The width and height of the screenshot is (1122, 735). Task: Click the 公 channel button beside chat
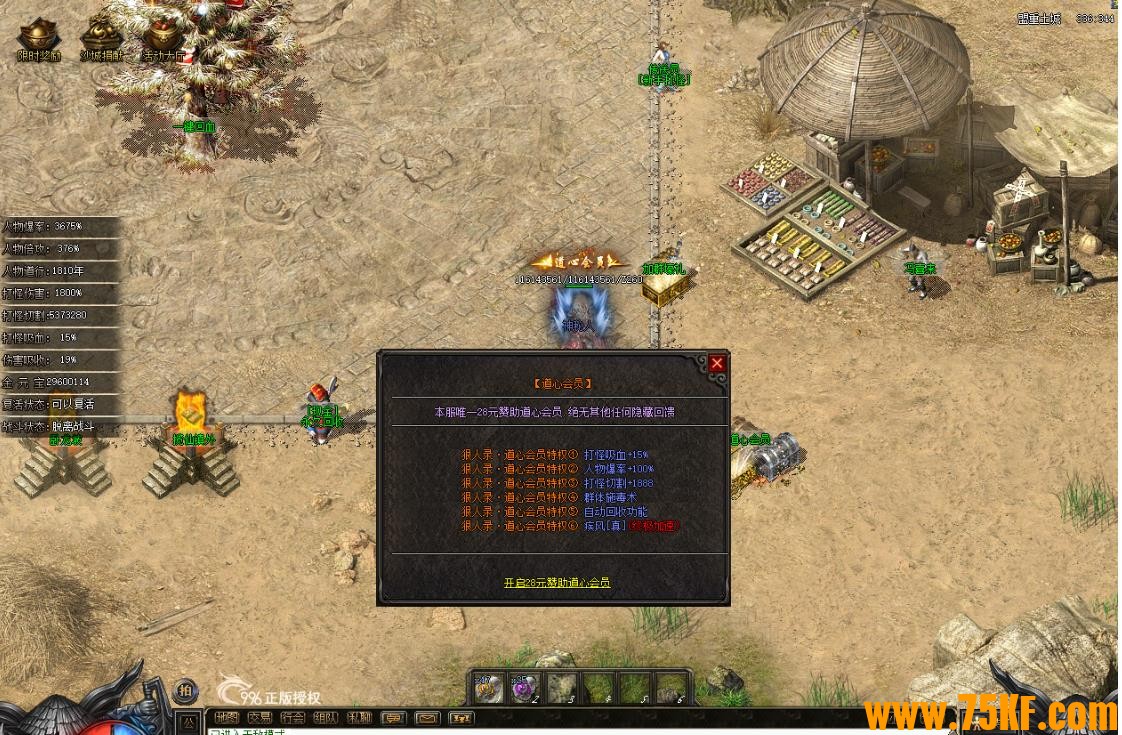187,720
